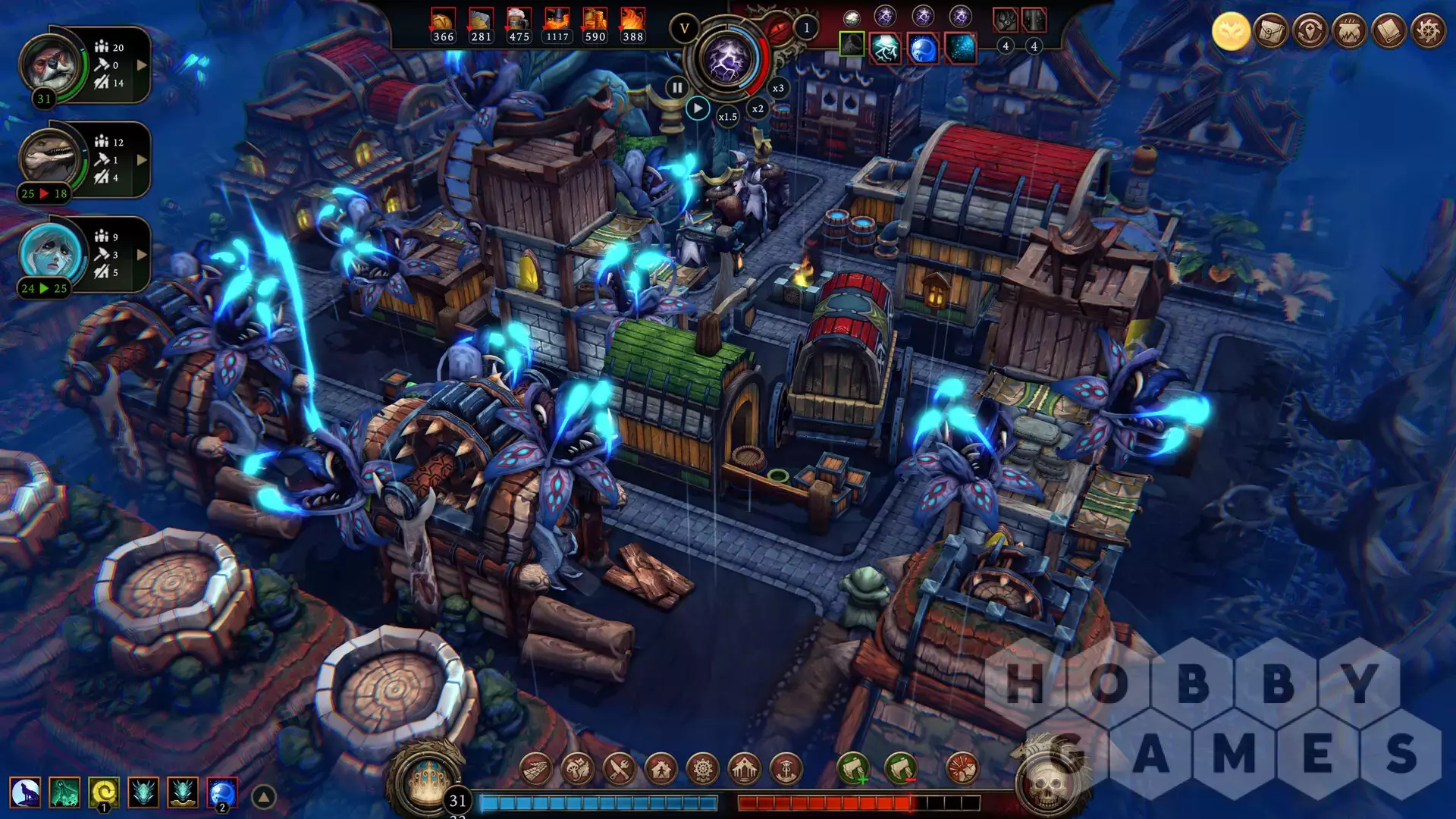Open the industry gear build category
The width and height of the screenshot is (1456, 819).
coord(703,769)
